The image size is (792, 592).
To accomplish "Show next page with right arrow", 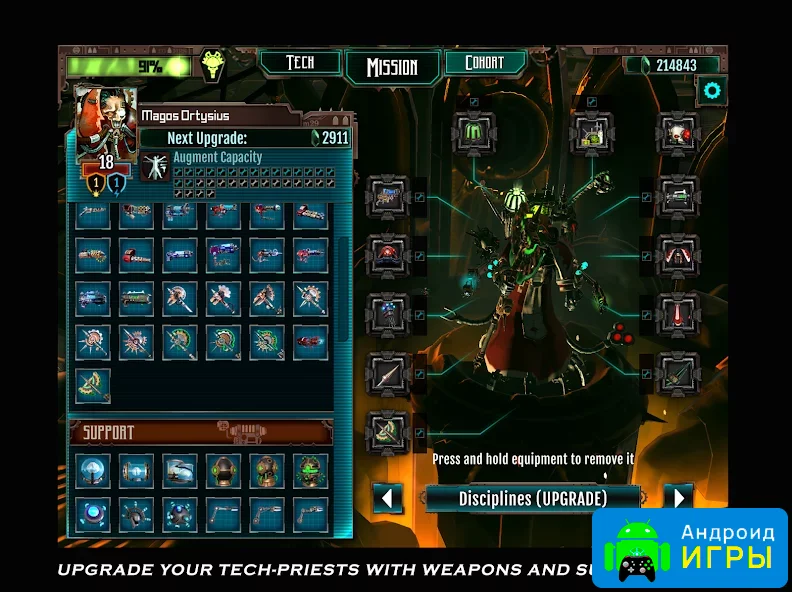I will (677, 498).
